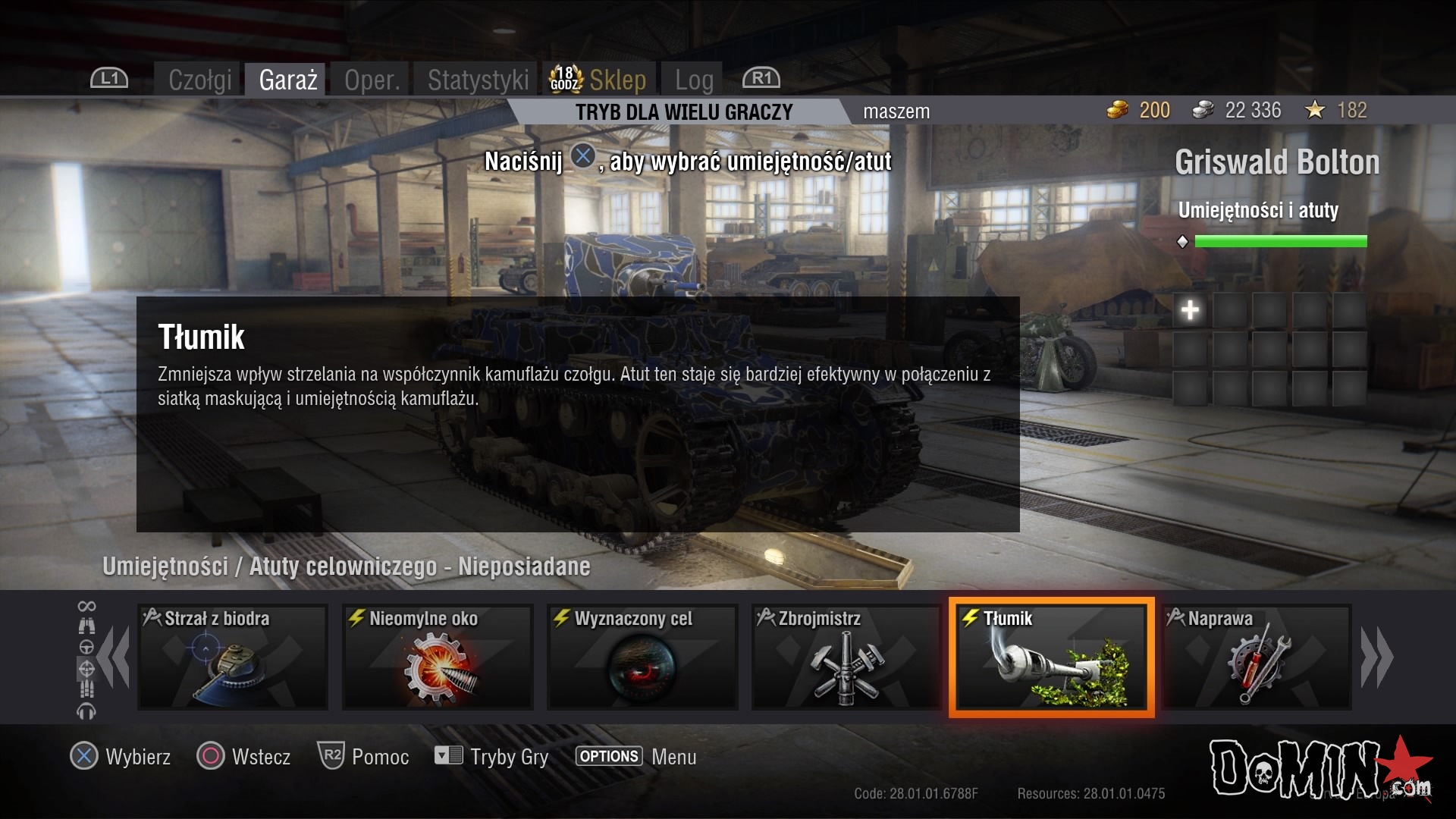Image resolution: width=1456 pixels, height=819 pixels.
Task: Select the Nieomylne oko perk card
Action: pos(438,657)
